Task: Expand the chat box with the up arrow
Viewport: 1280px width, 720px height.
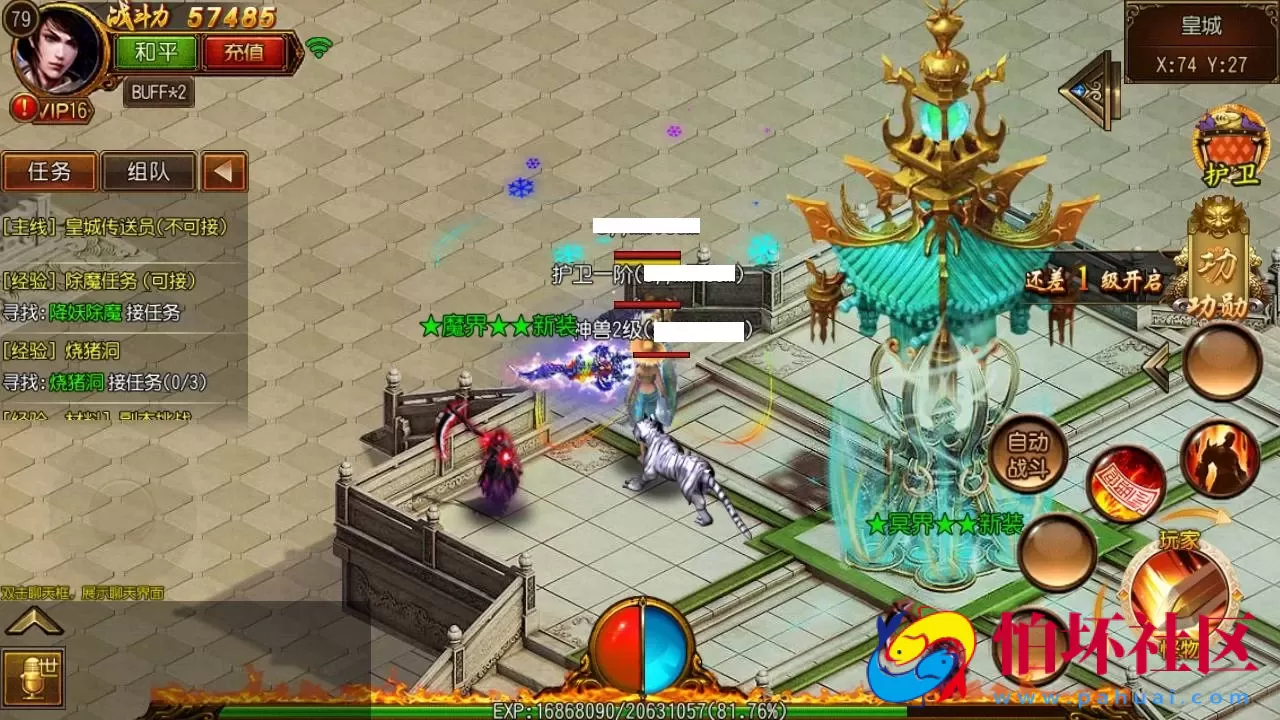Action: pyautogui.click(x=34, y=623)
